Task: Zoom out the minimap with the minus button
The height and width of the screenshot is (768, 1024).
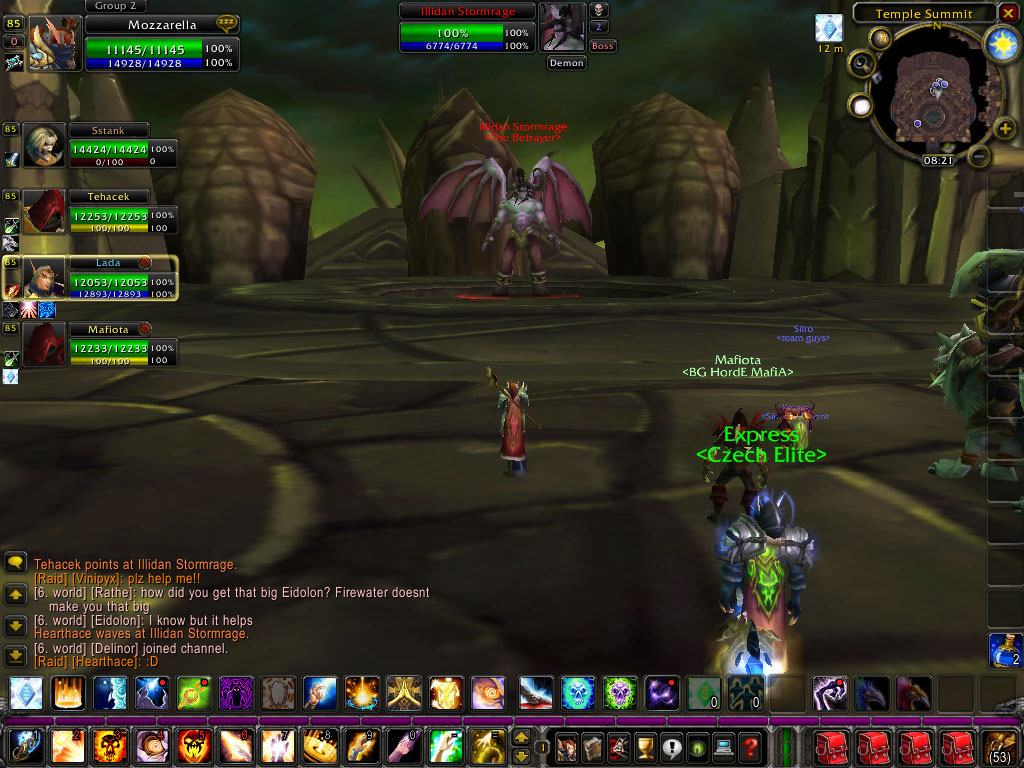Action: pos(980,157)
